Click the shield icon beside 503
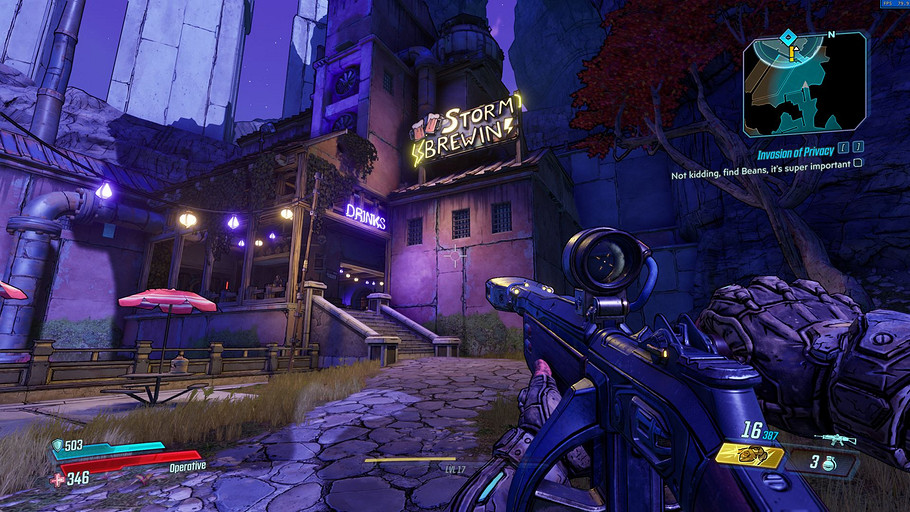This screenshot has height=512, width=910. click(x=57, y=446)
